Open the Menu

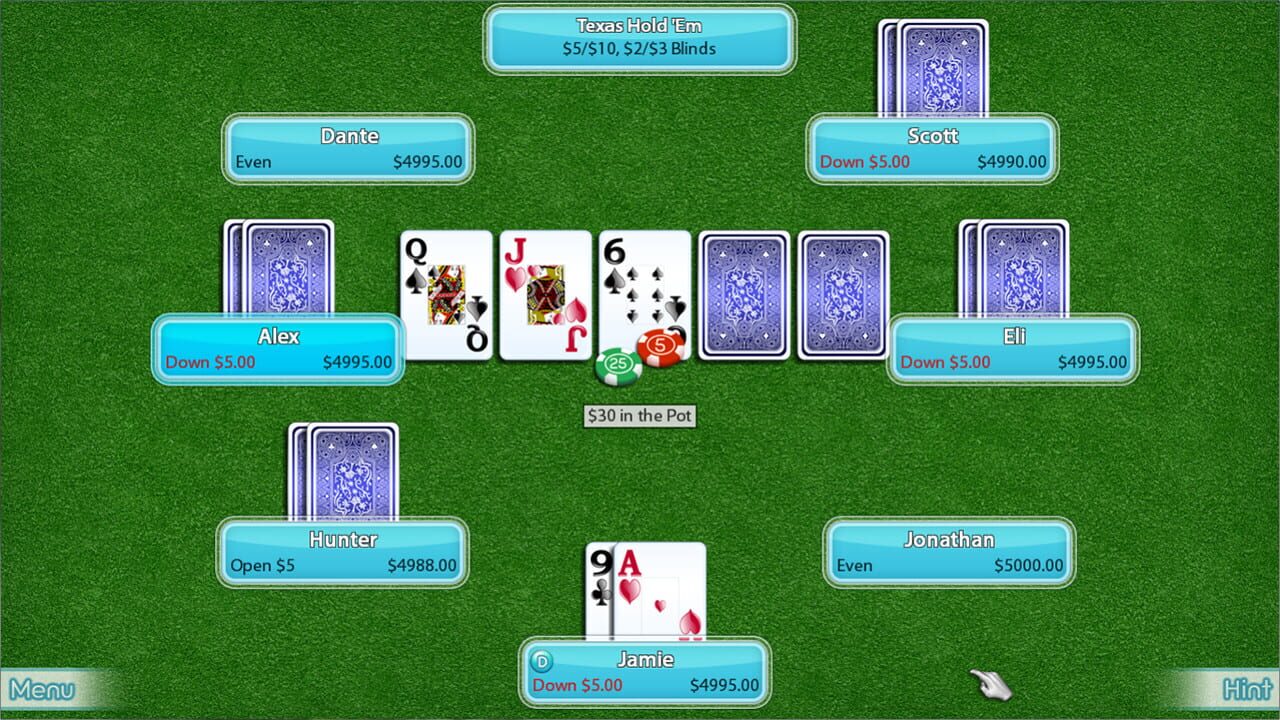40,689
